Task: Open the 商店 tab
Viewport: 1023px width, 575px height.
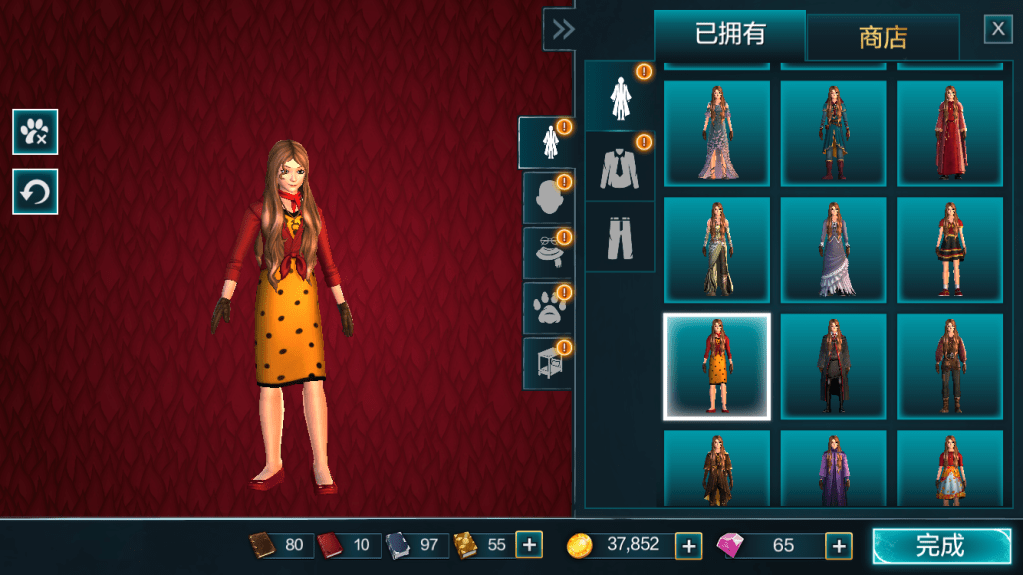Action: [x=882, y=39]
